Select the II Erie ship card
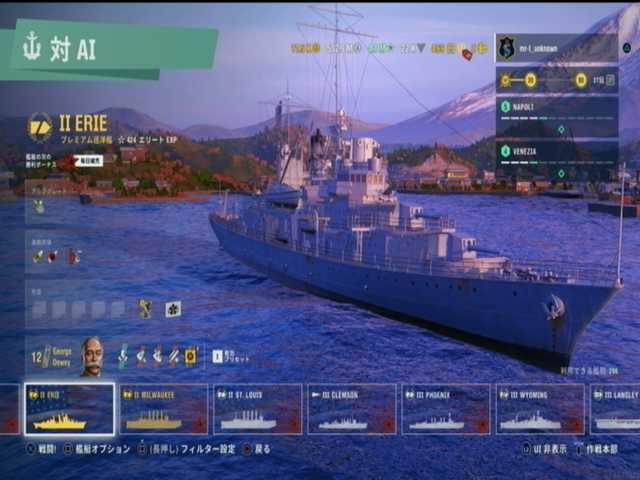Screen dimensions: 640x480 tap(69, 409)
